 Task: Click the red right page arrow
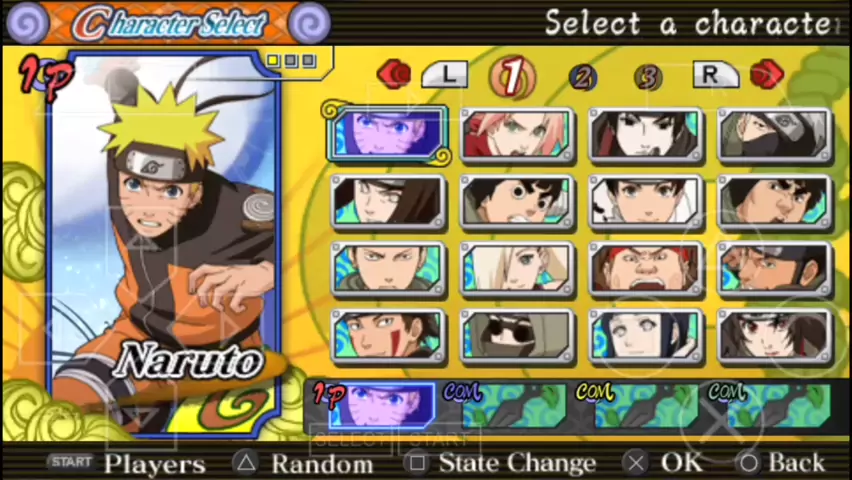[x=766, y=74]
